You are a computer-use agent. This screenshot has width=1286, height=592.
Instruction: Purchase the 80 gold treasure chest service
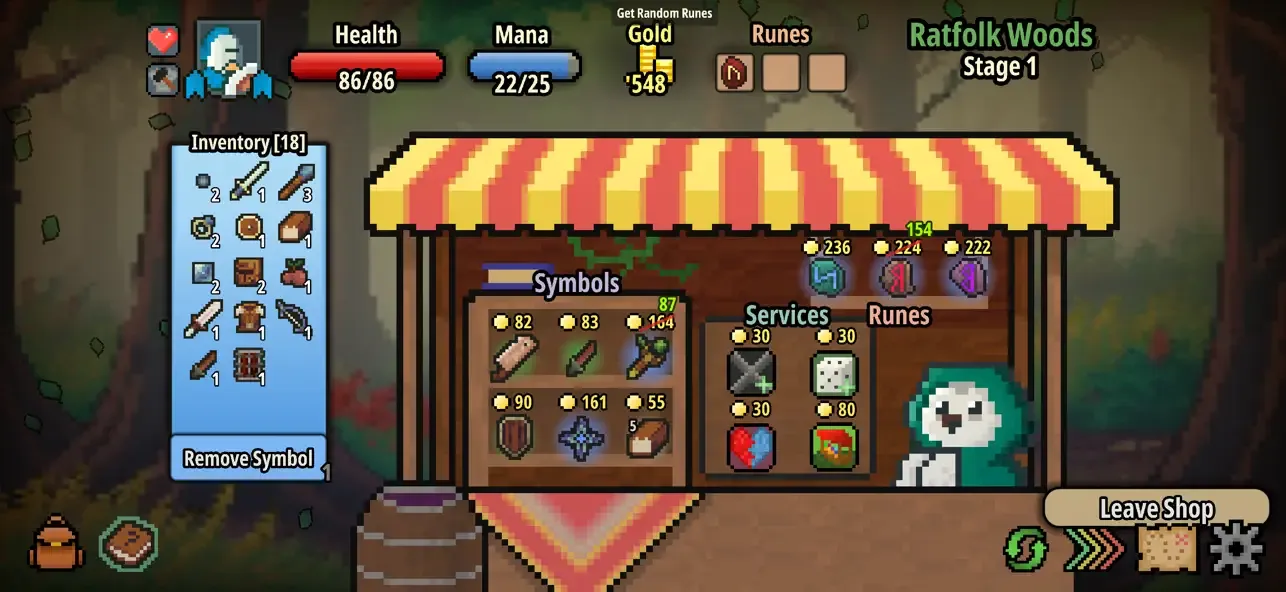tap(833, 446)
